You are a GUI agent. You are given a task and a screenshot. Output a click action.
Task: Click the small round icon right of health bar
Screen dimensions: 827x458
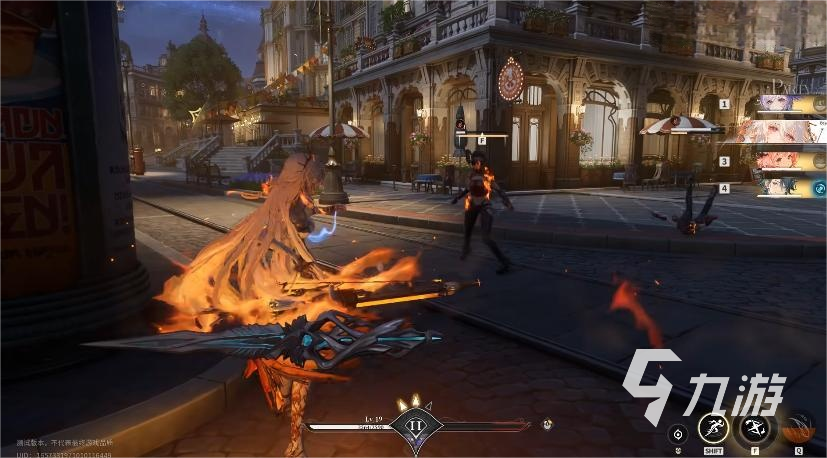coord(547,424)
